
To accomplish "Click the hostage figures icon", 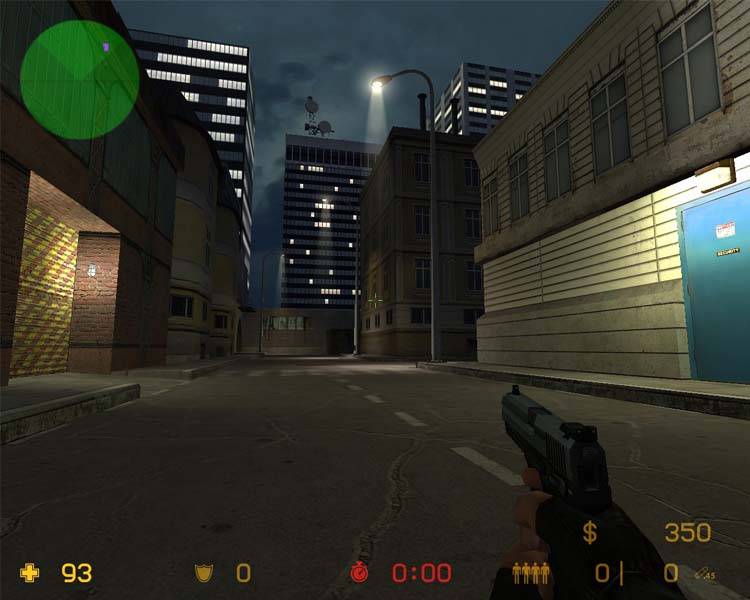I will click(x=531, y=573).
